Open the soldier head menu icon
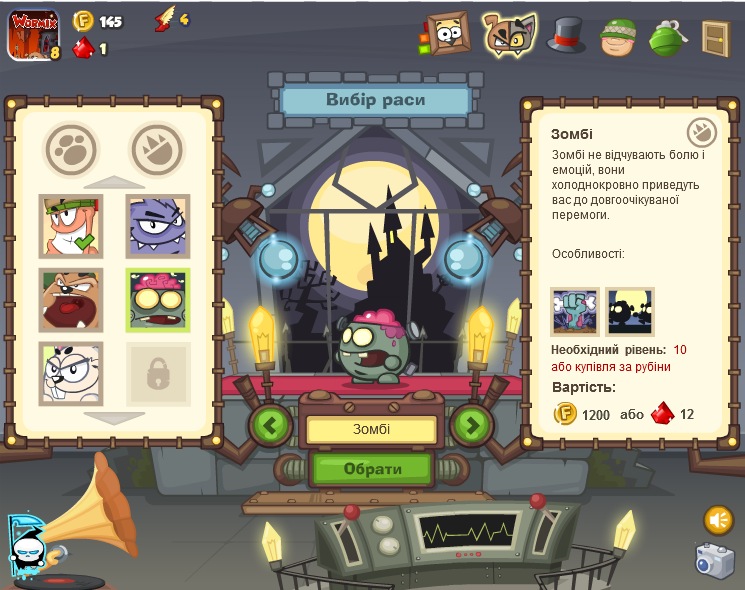The width and height of the screenshot is (745, 590). (x=618, y=37)
